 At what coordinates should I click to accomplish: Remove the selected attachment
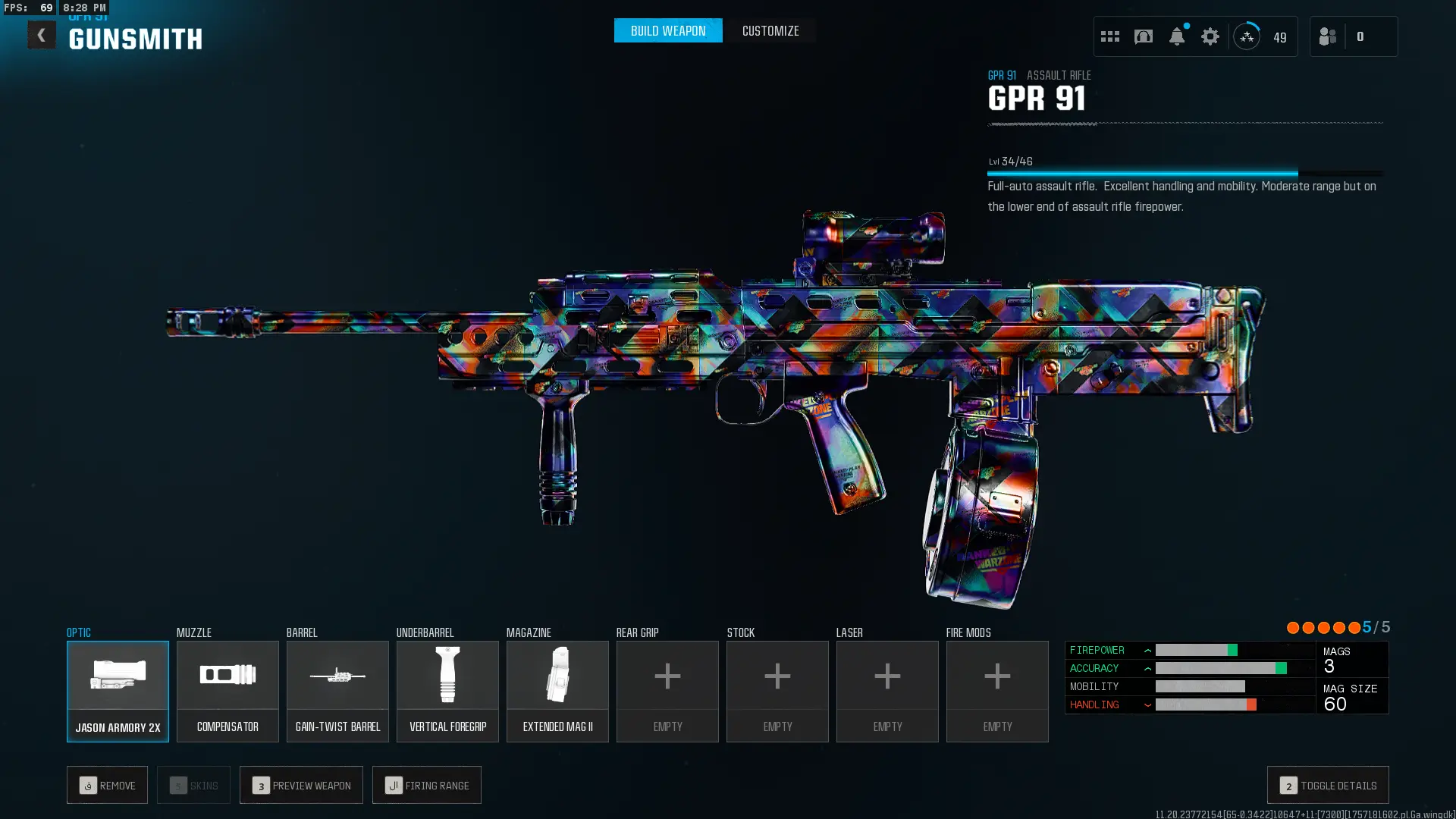click(x=107, y=785)
